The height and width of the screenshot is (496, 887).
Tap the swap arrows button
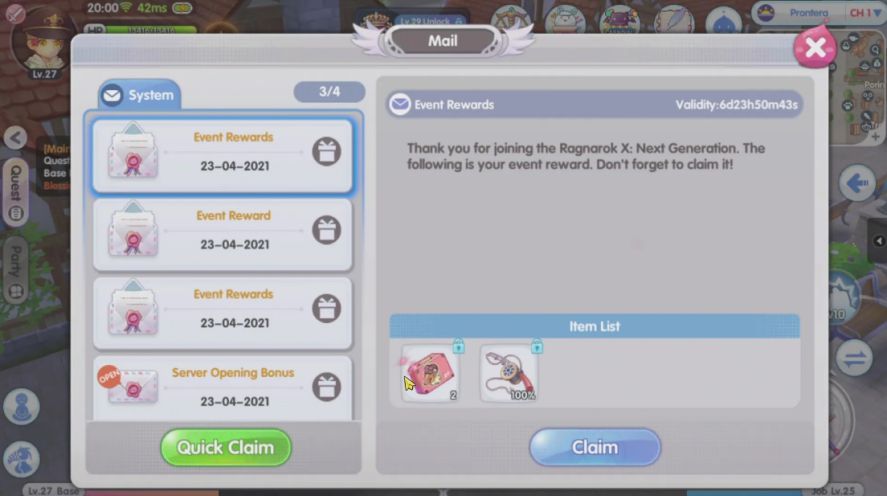(857, 357)
